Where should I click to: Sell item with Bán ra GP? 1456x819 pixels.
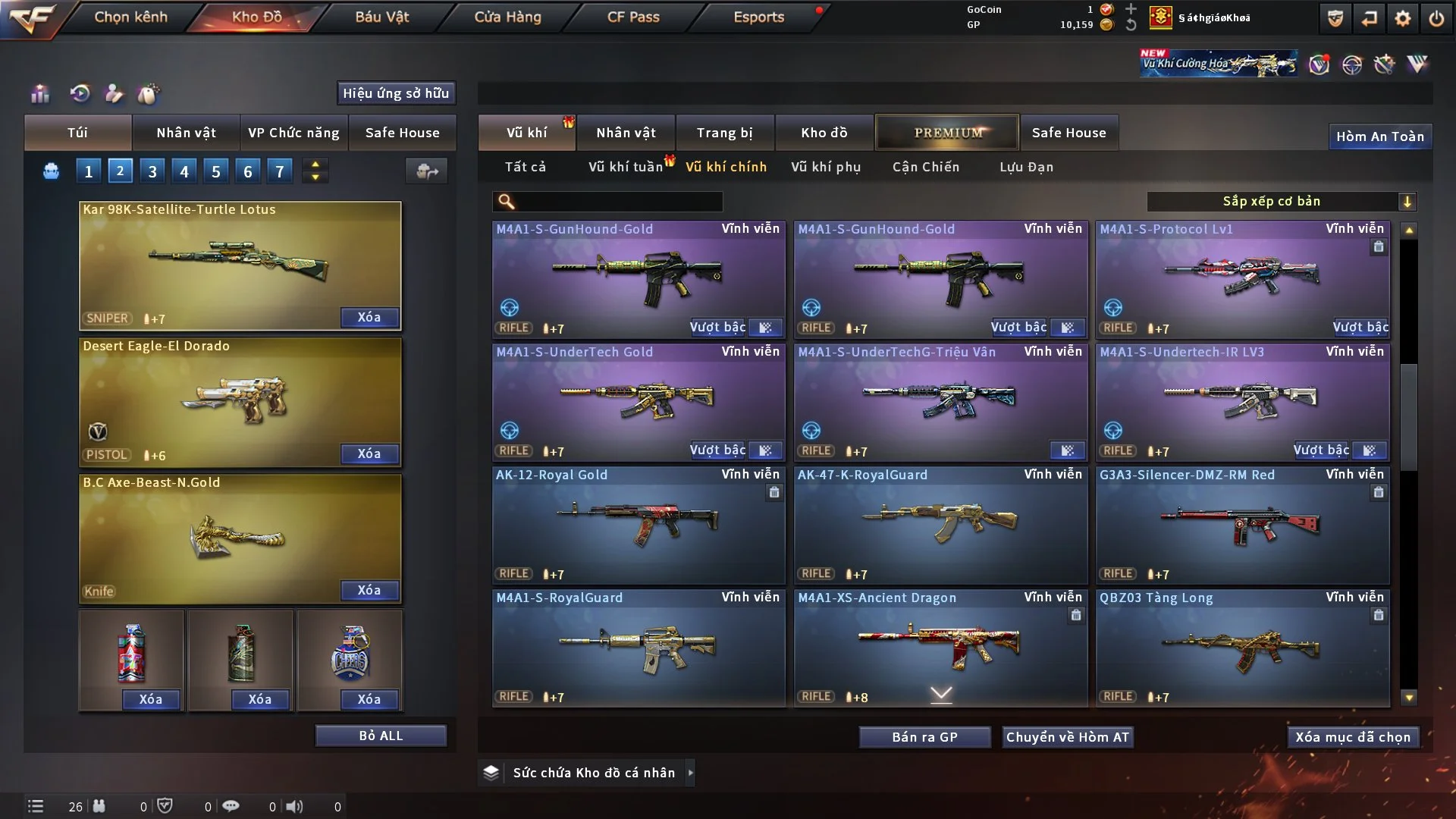[x=924, y=737]
